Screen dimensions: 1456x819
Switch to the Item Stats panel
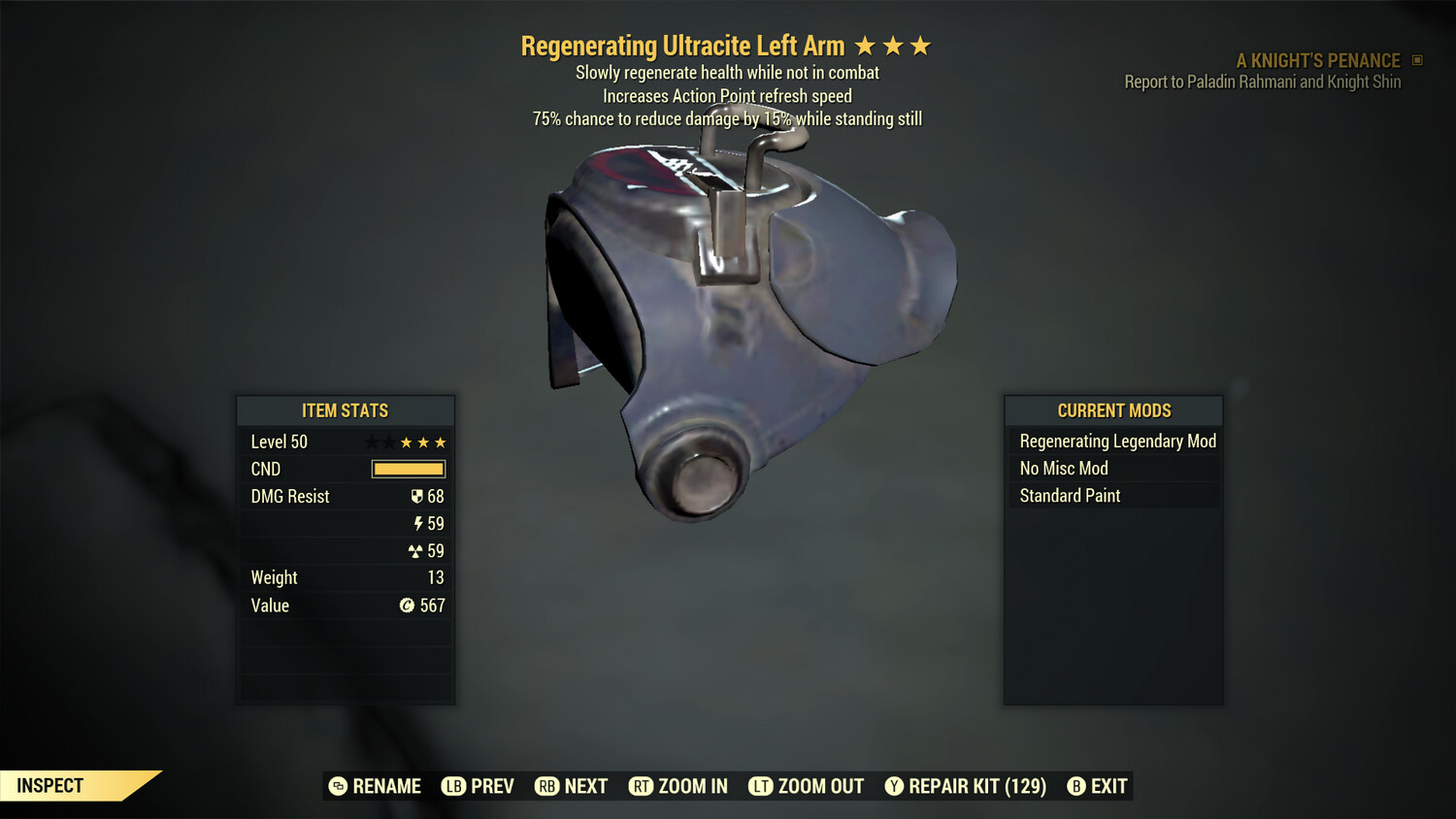[x=346, y=410]
